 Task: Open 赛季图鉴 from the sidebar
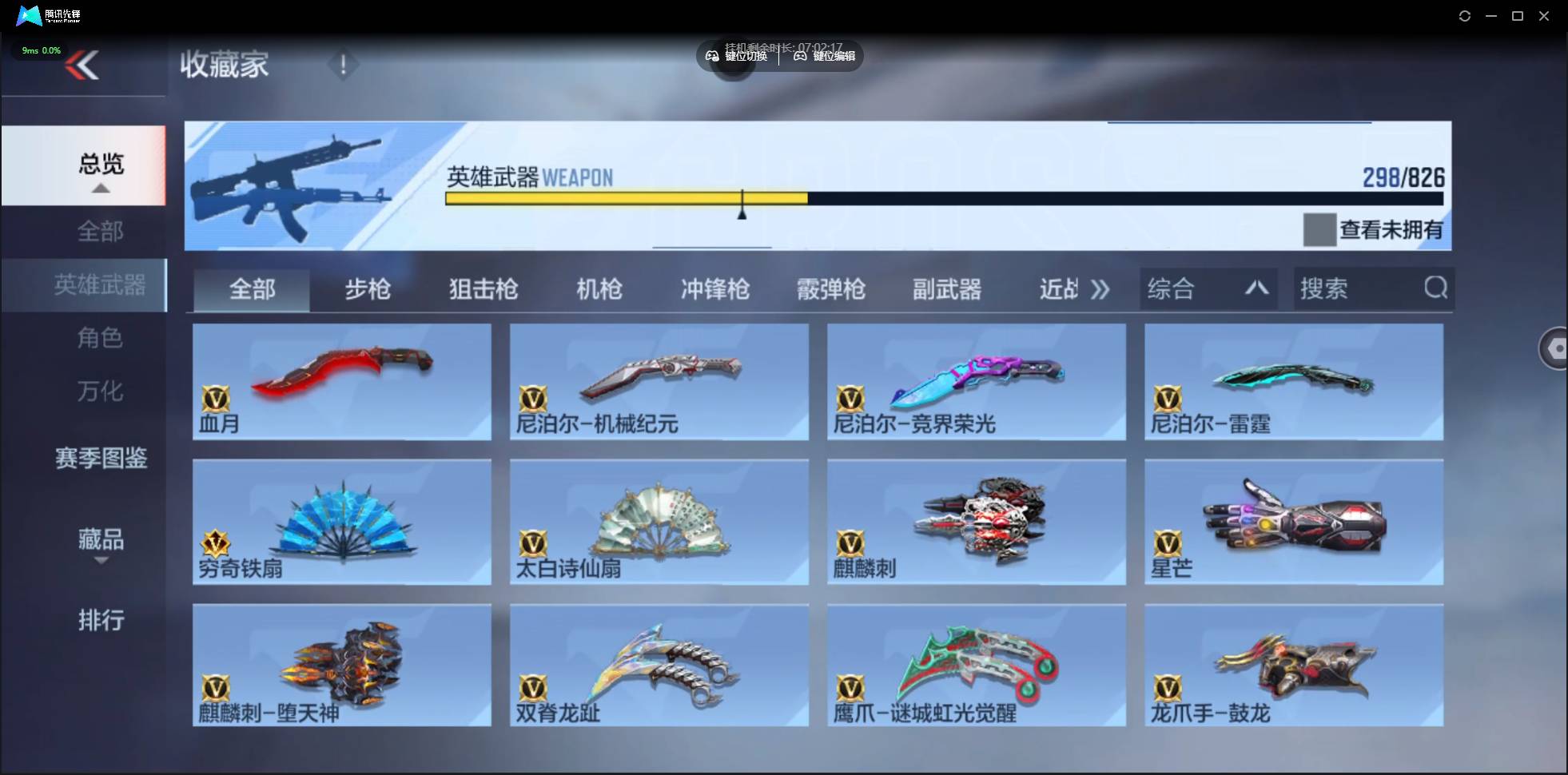click(101, 458)
